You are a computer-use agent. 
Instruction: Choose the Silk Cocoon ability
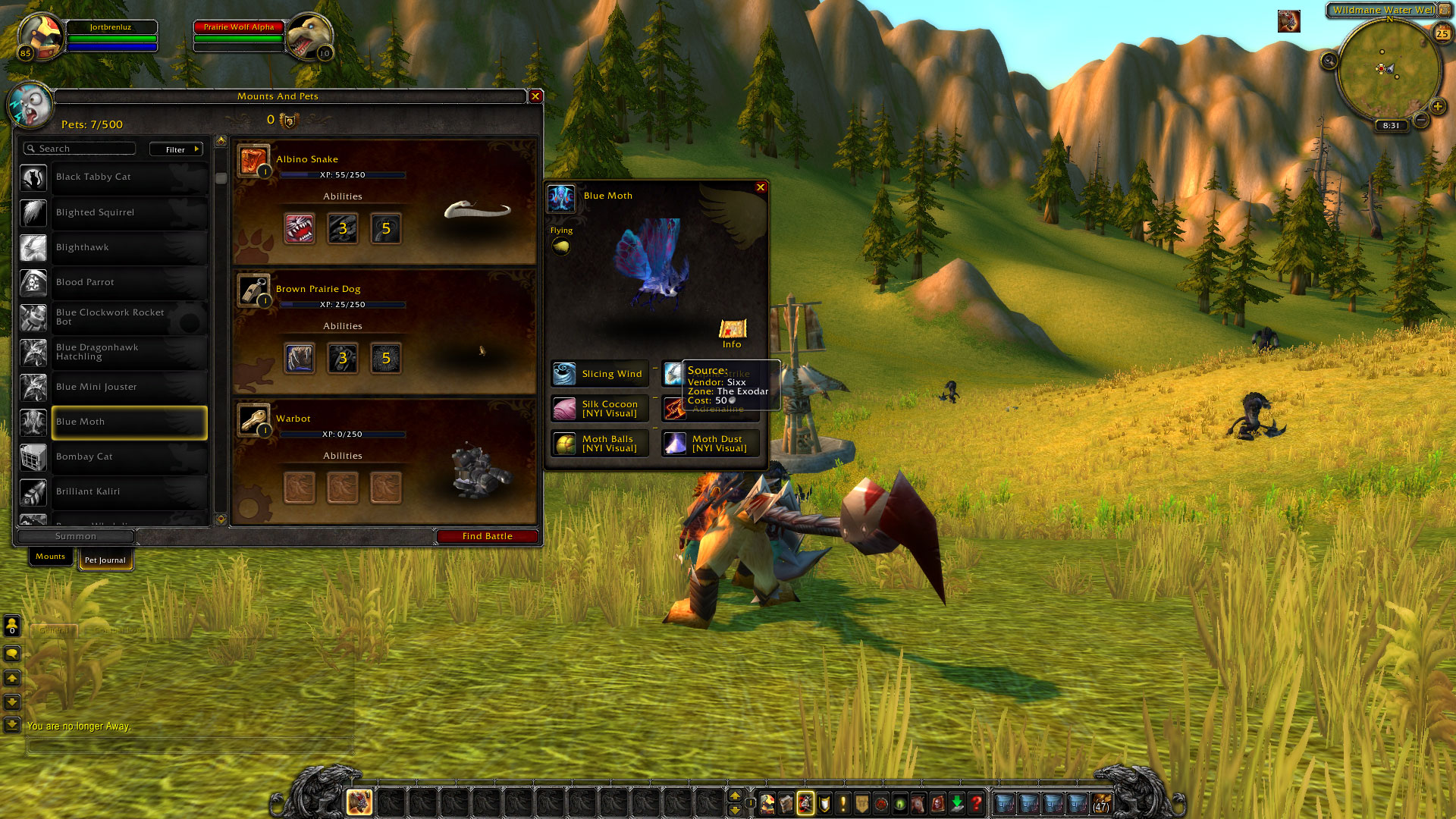(600, 409)
